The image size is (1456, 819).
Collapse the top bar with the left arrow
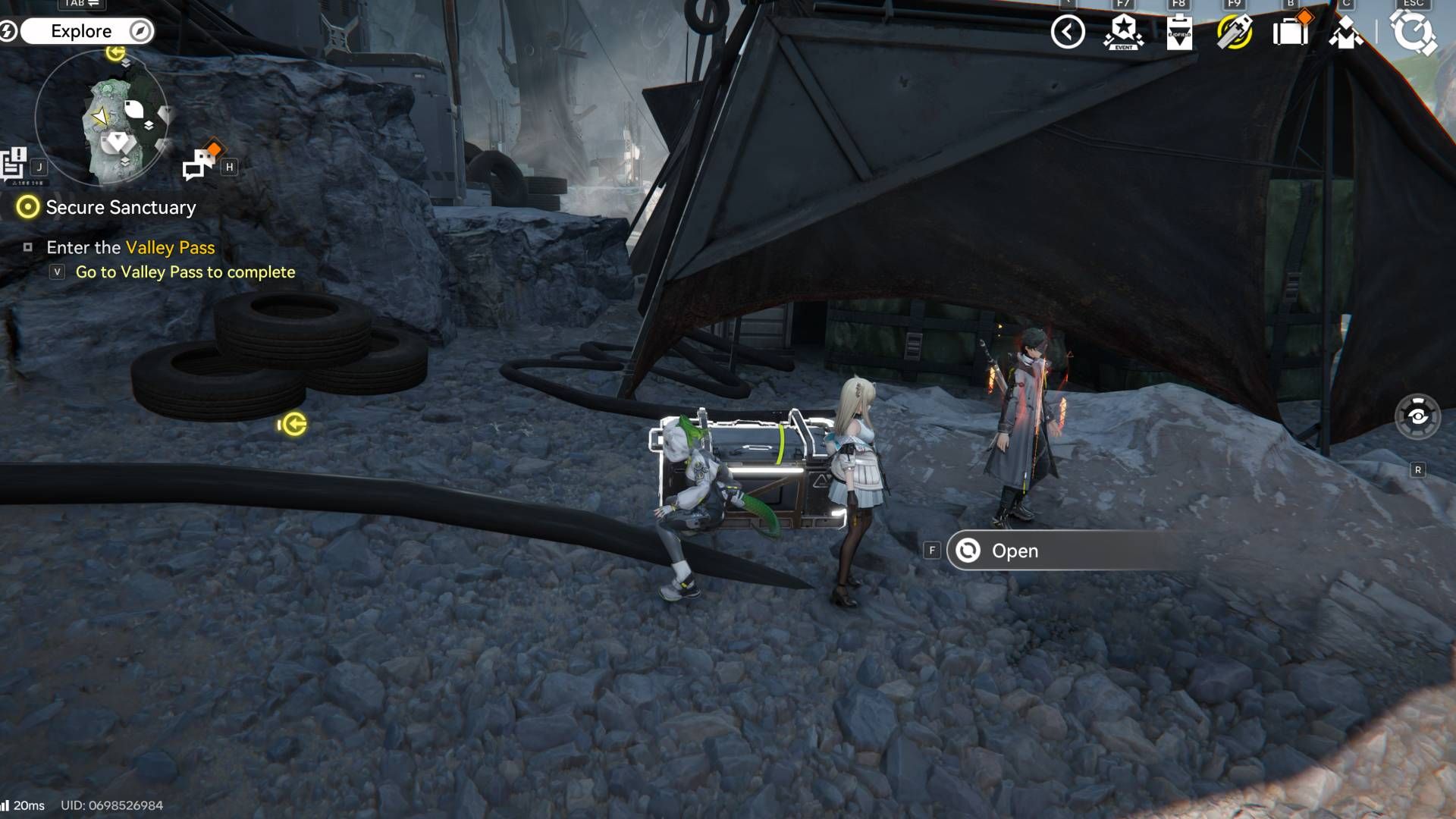tap(1068, 32)
